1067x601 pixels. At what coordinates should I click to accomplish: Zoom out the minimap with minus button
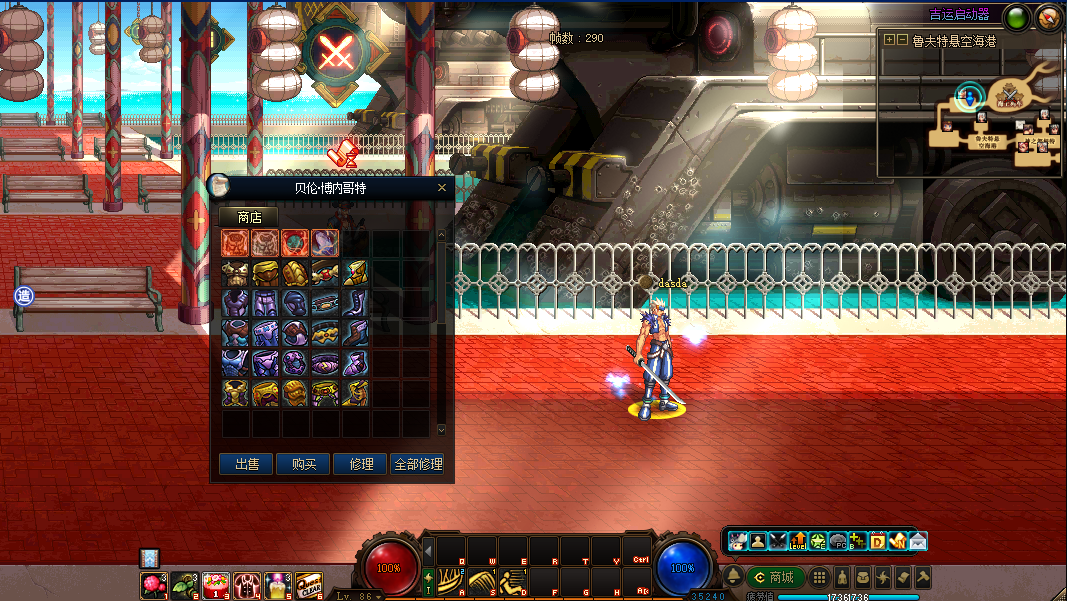tap(902, 41)
